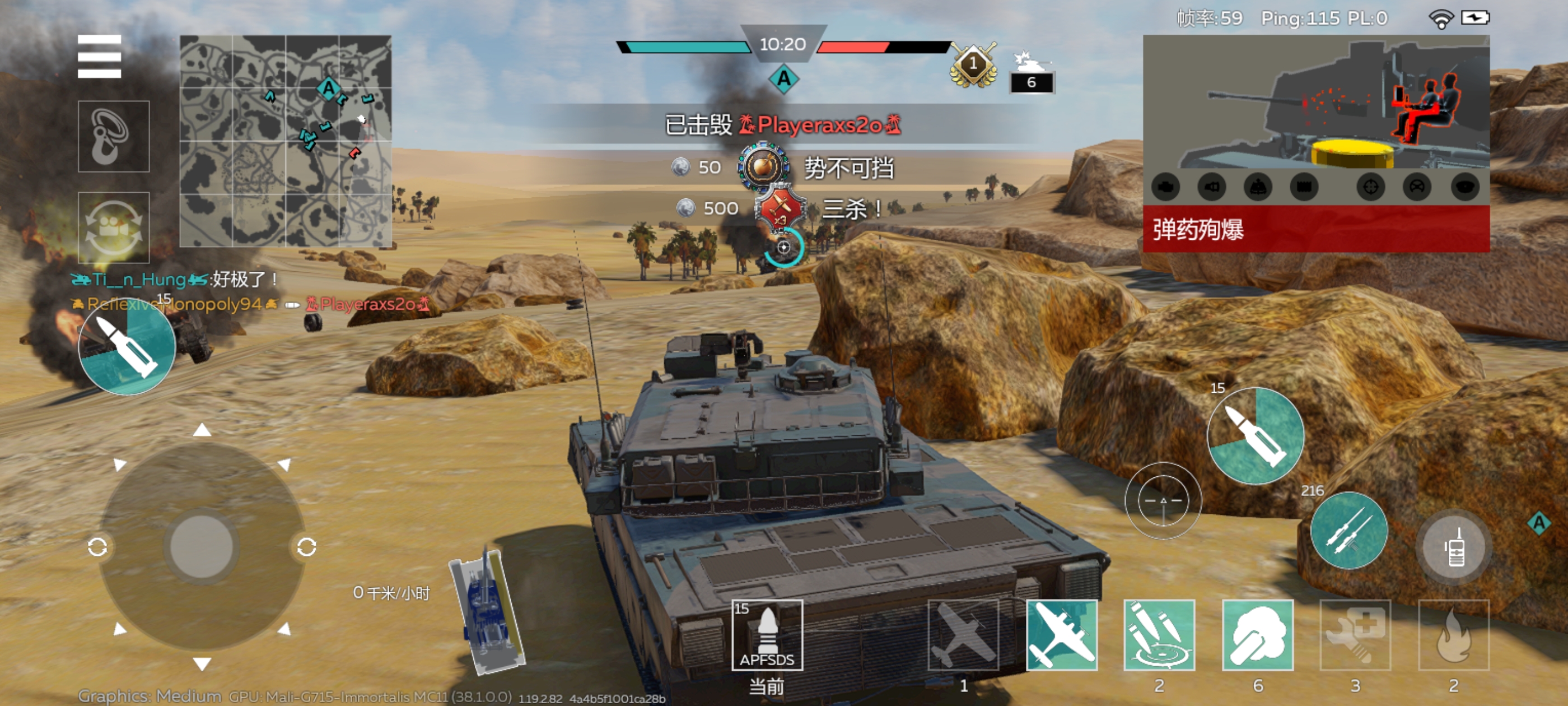Tap the 弹药殉爆 damage report panel
1568x706 pixels.
(1316, 229)
